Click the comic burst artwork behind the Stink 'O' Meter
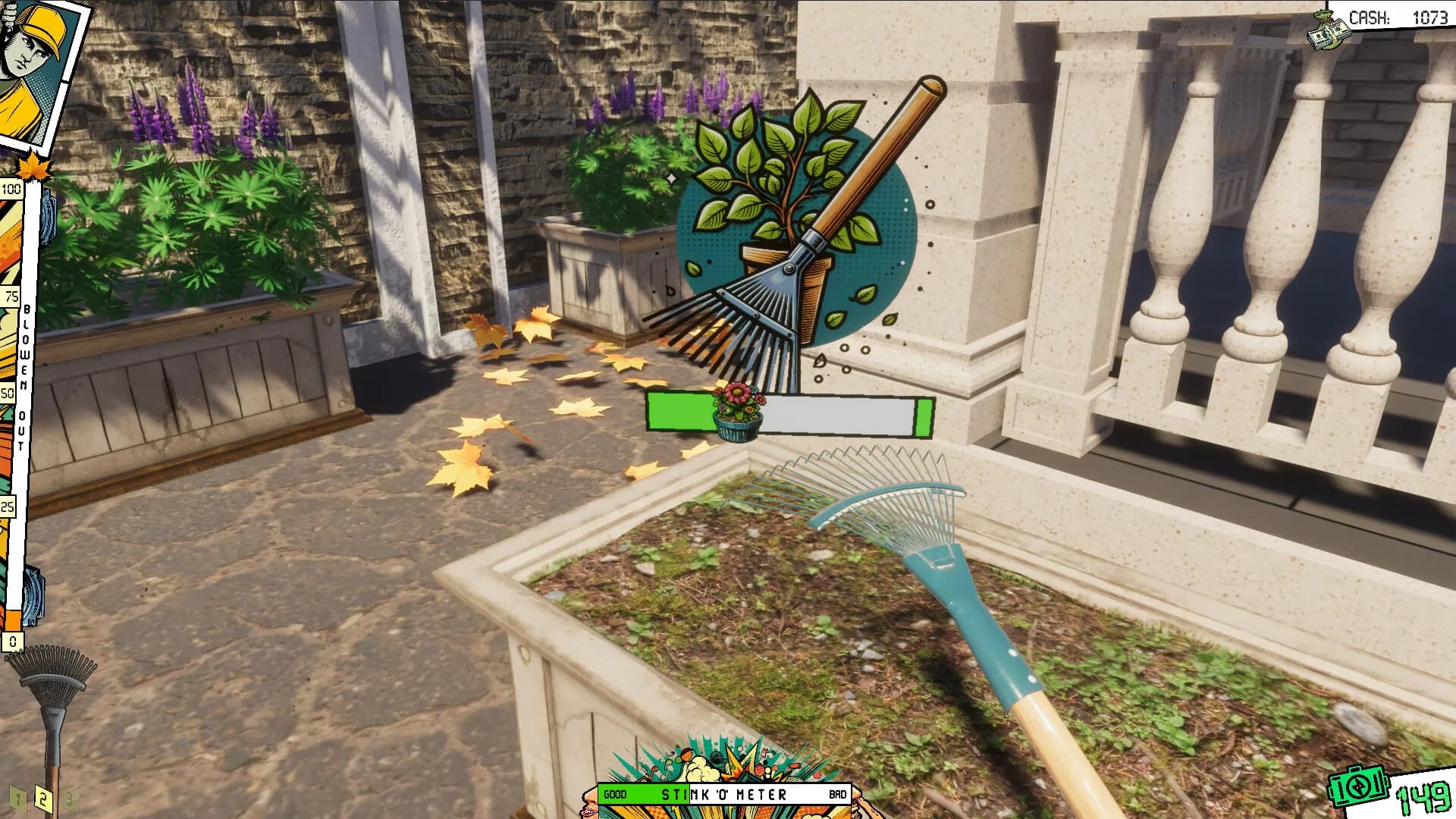 pyautogui.click(x=724, y=758)
